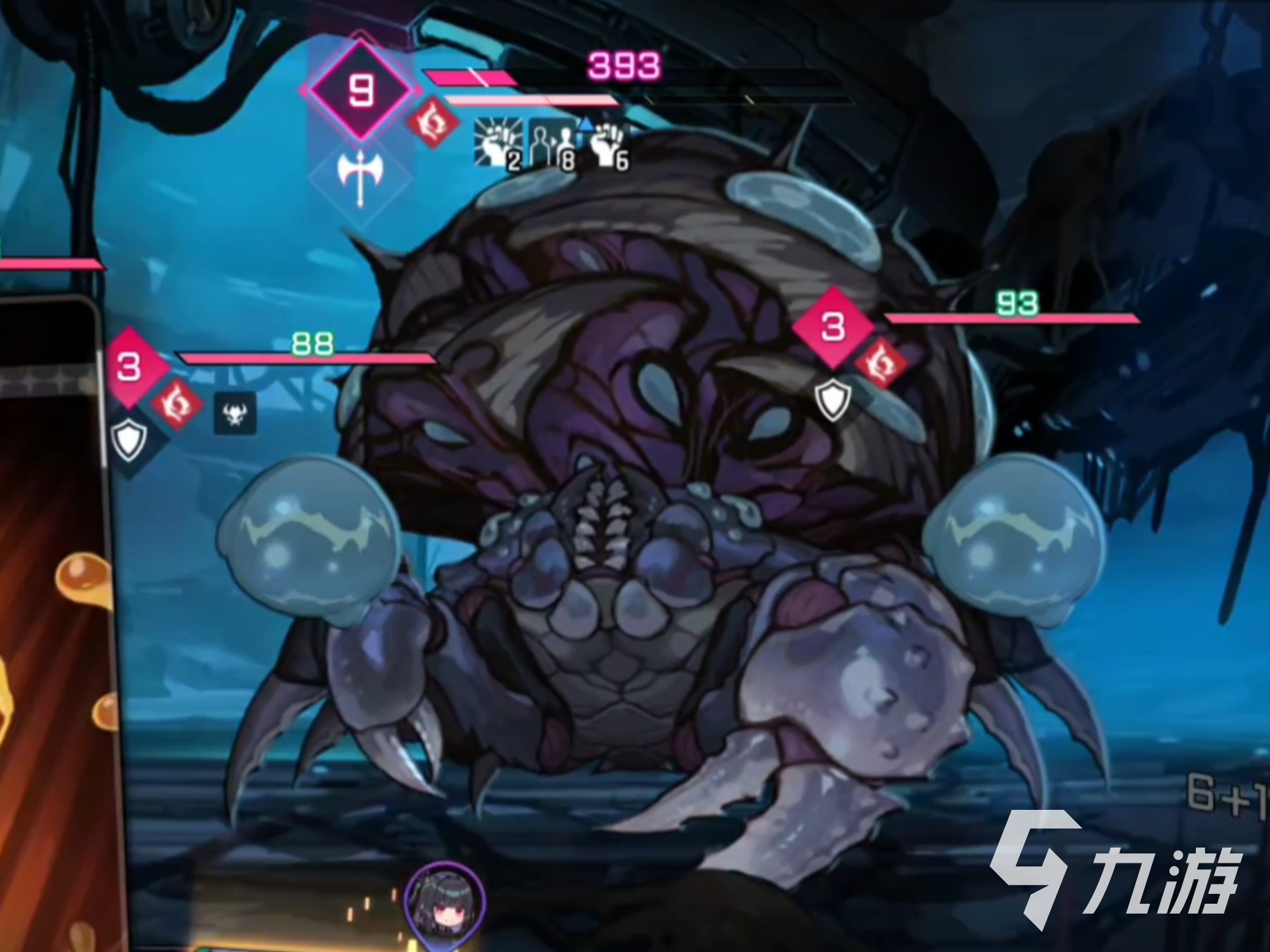Choose the dark-haired character portrait
This screenshot has width=1270, height=952.
[444, 901]
